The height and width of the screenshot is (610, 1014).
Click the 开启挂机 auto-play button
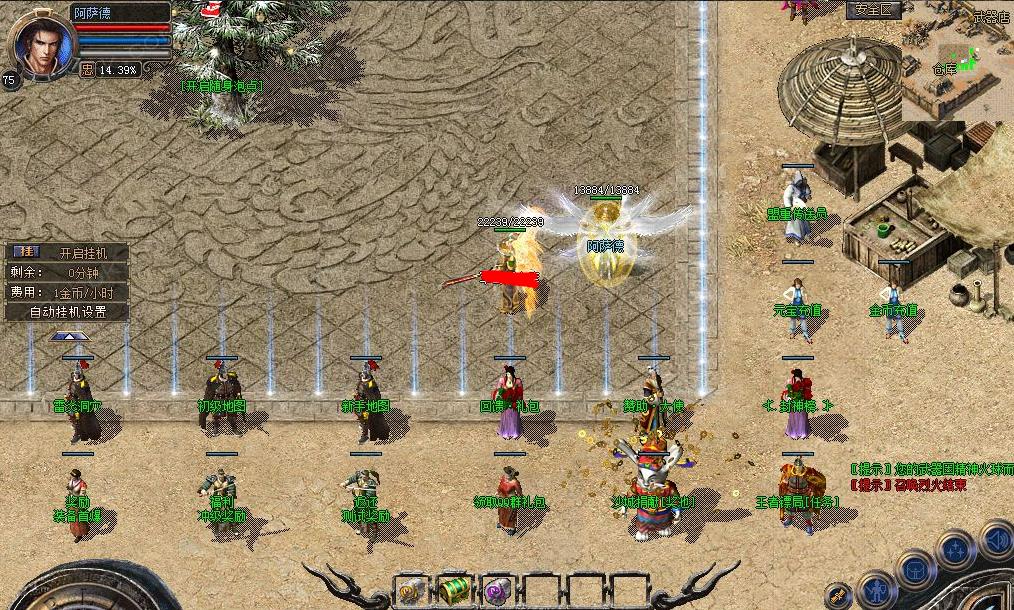pyautogui.click(x=66, y=253)
